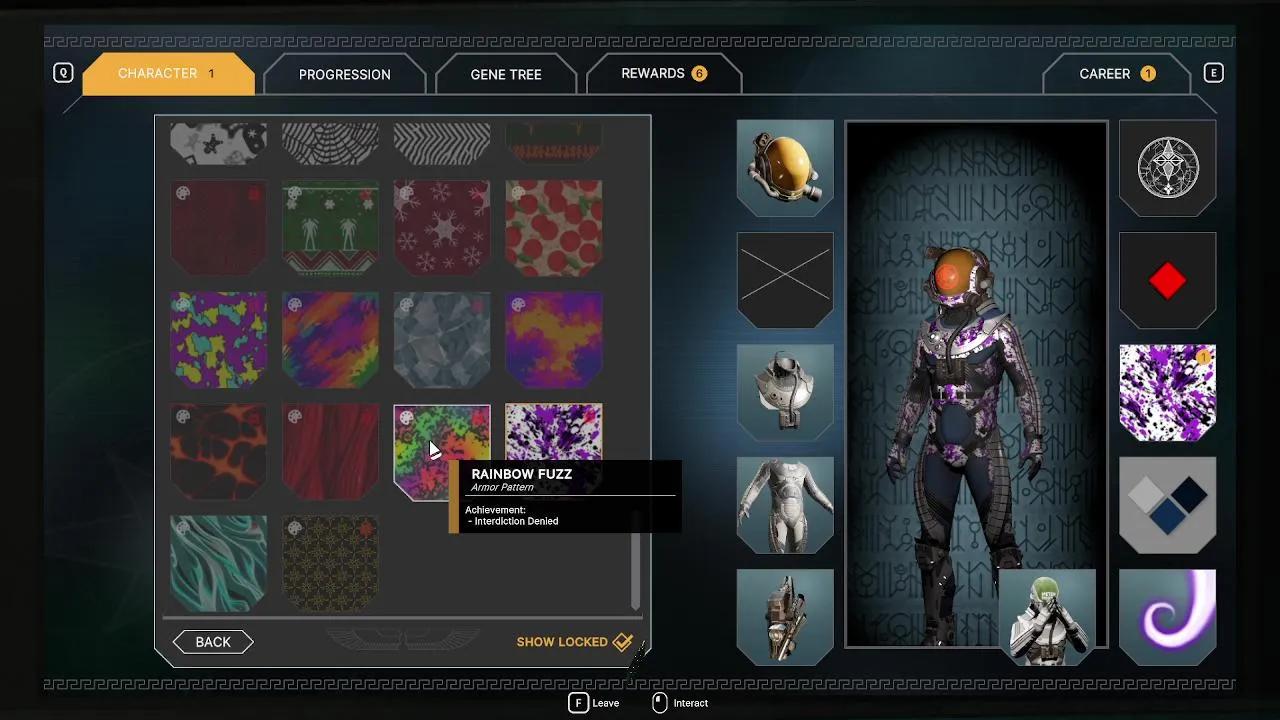Click the Back button
Screen dimensions: 1280x720
pyautogui.click(x=213, y=642)
